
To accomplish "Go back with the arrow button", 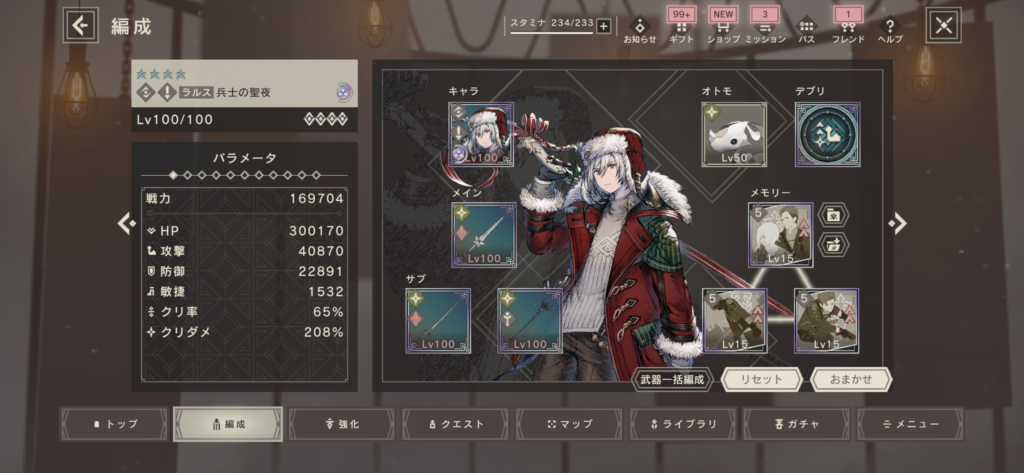I will point(81,26).
